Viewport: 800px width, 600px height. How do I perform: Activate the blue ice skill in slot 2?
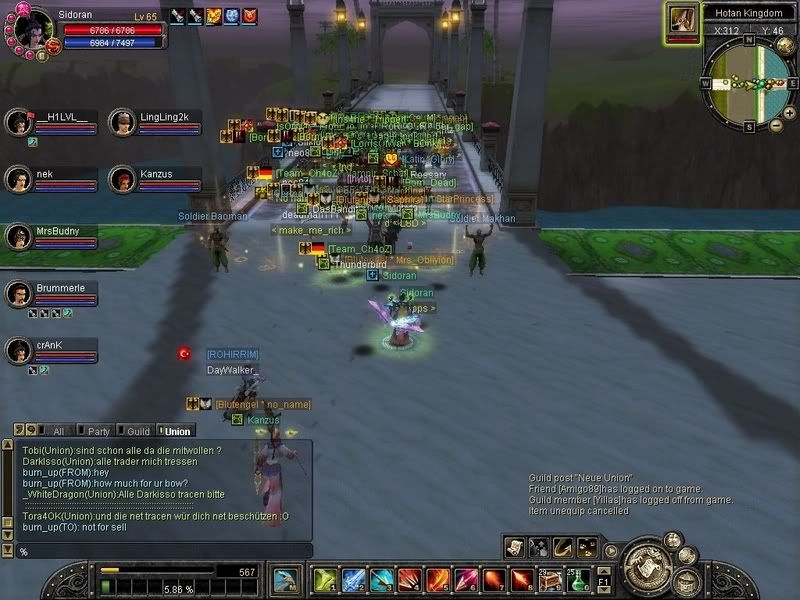pos(351,579)
